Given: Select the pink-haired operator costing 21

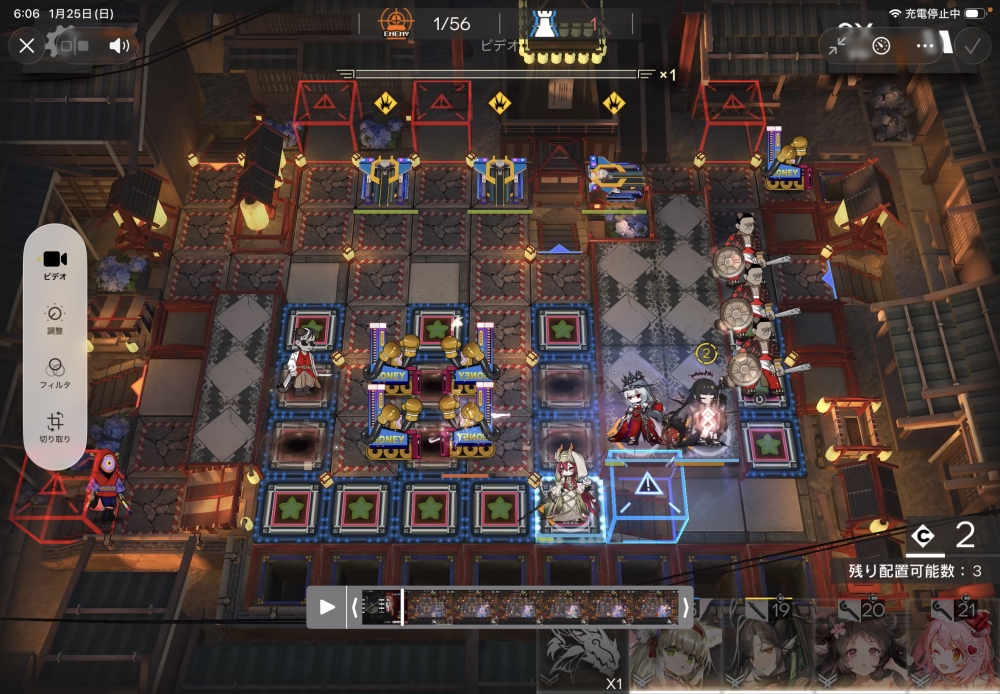Looking at the screenshot, I should point(952,650).
